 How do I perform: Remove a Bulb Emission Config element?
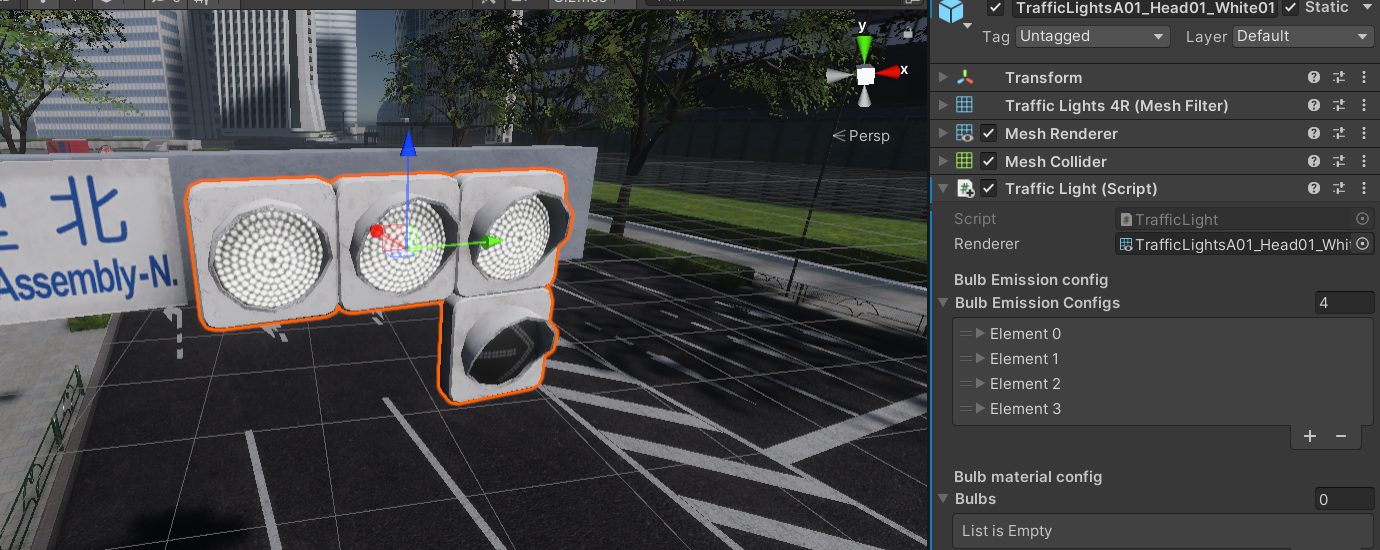tap(1341, 436)
